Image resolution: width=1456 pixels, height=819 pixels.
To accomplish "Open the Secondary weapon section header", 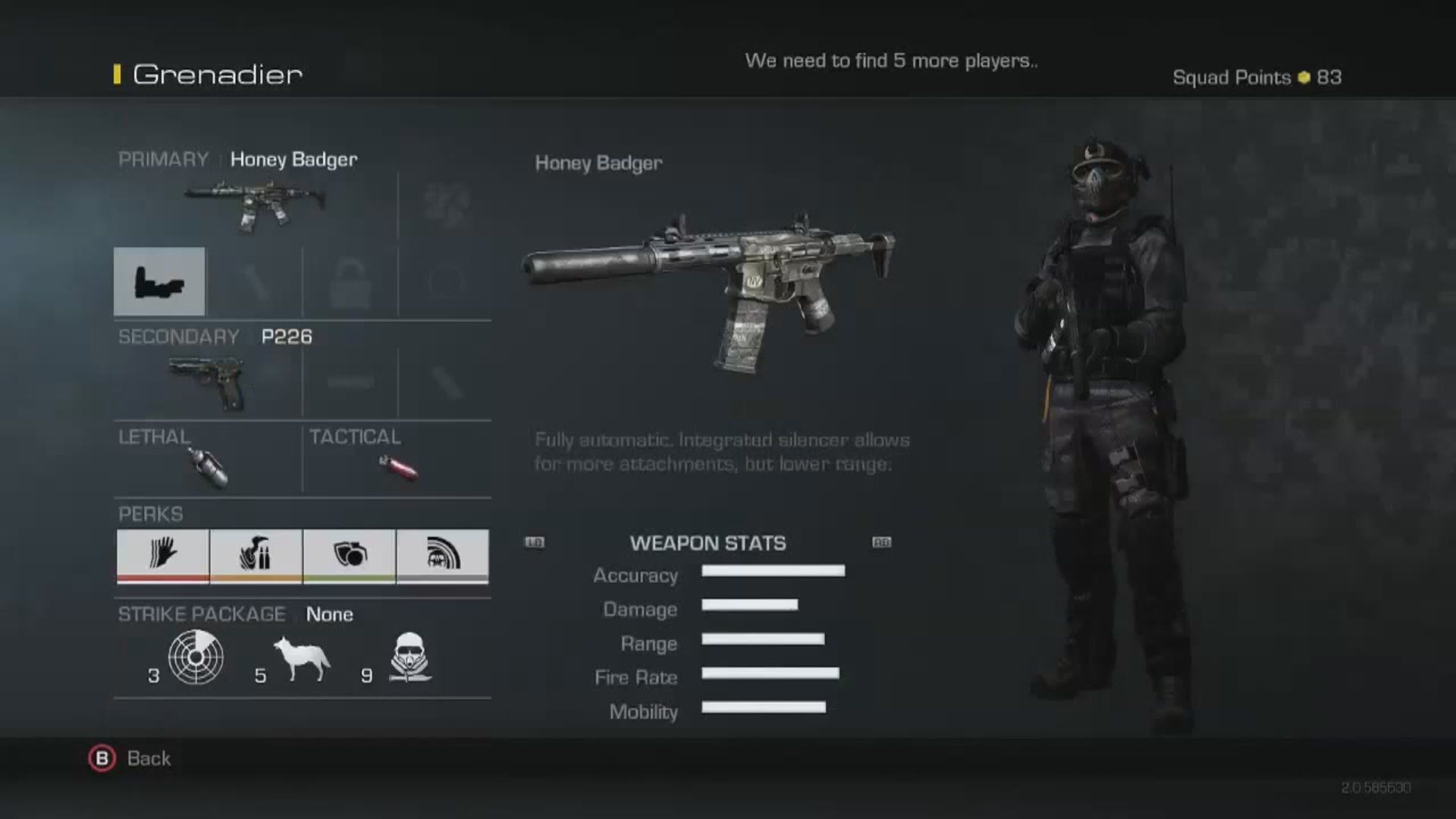I will [x=177, y=337].
